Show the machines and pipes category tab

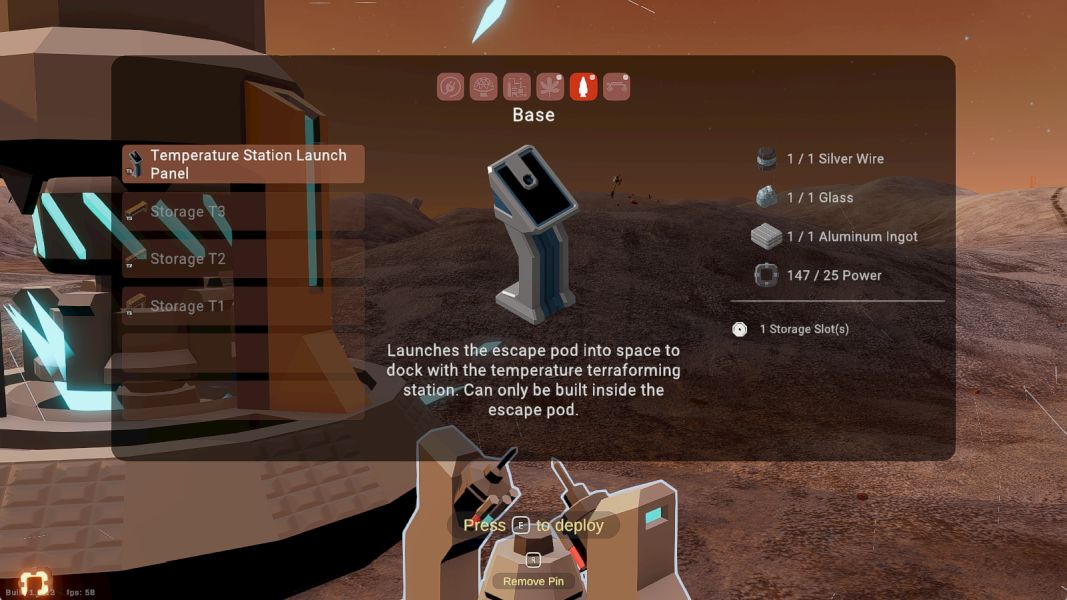517,87
